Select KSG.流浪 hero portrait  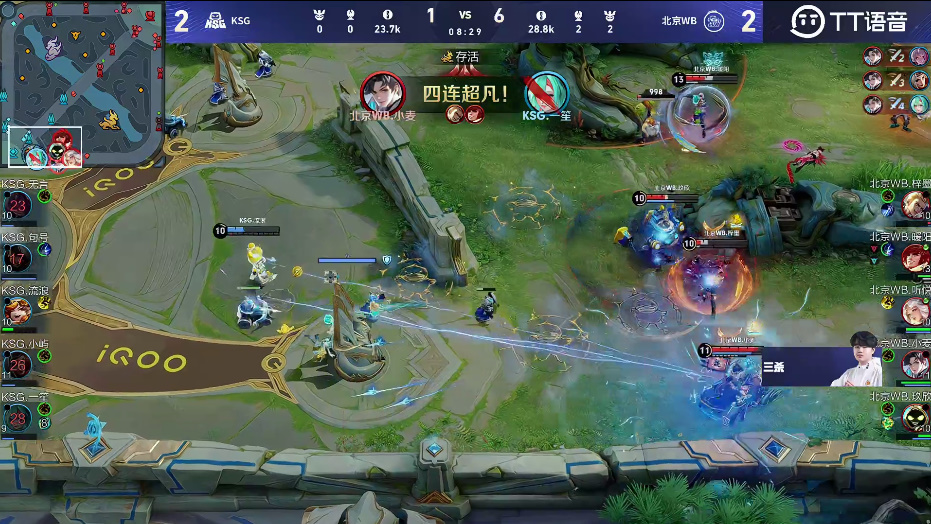point(16,312)
